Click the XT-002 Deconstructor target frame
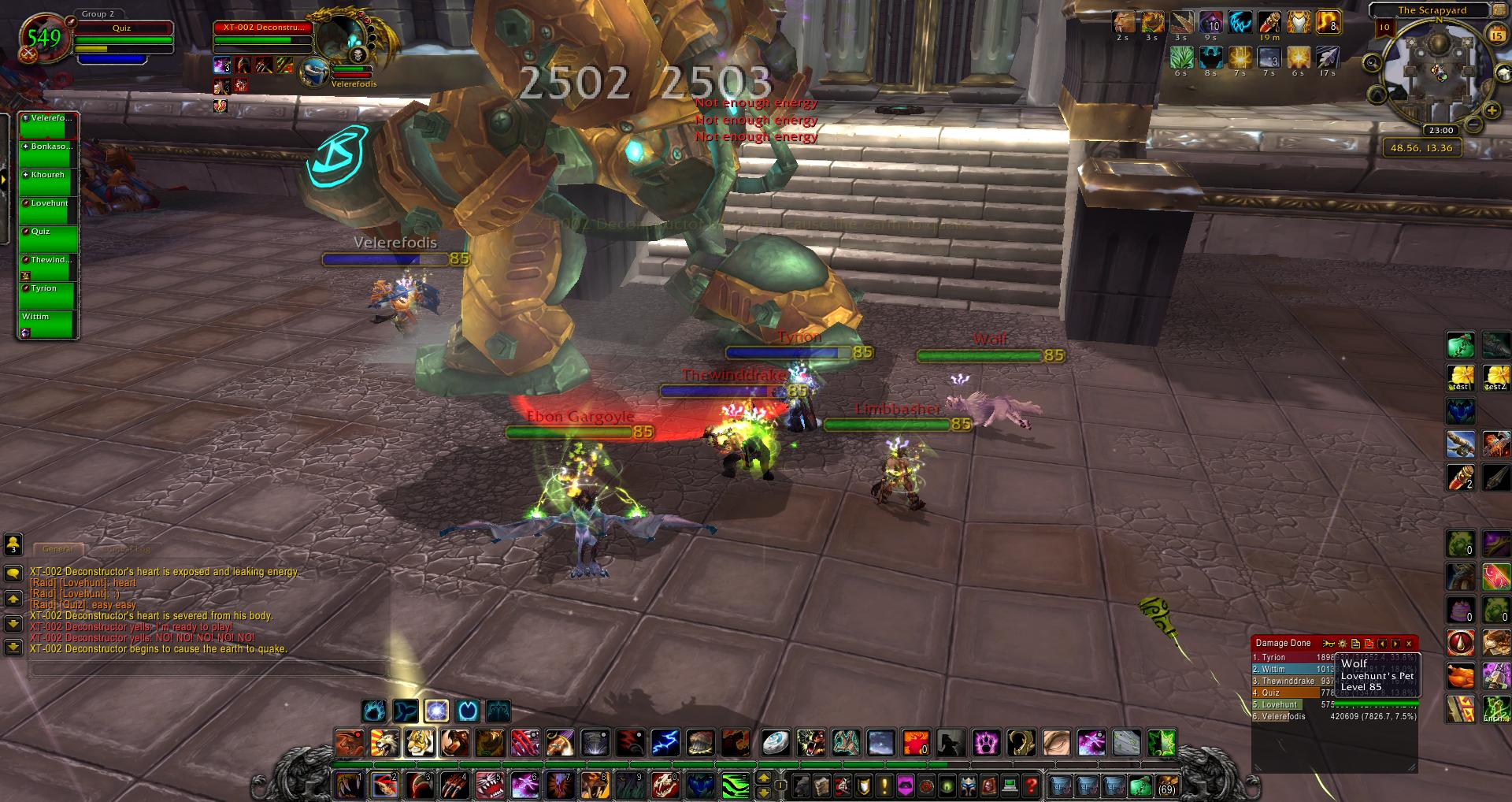This screenshot has width=1512, height=802. [x=263, y=28]
